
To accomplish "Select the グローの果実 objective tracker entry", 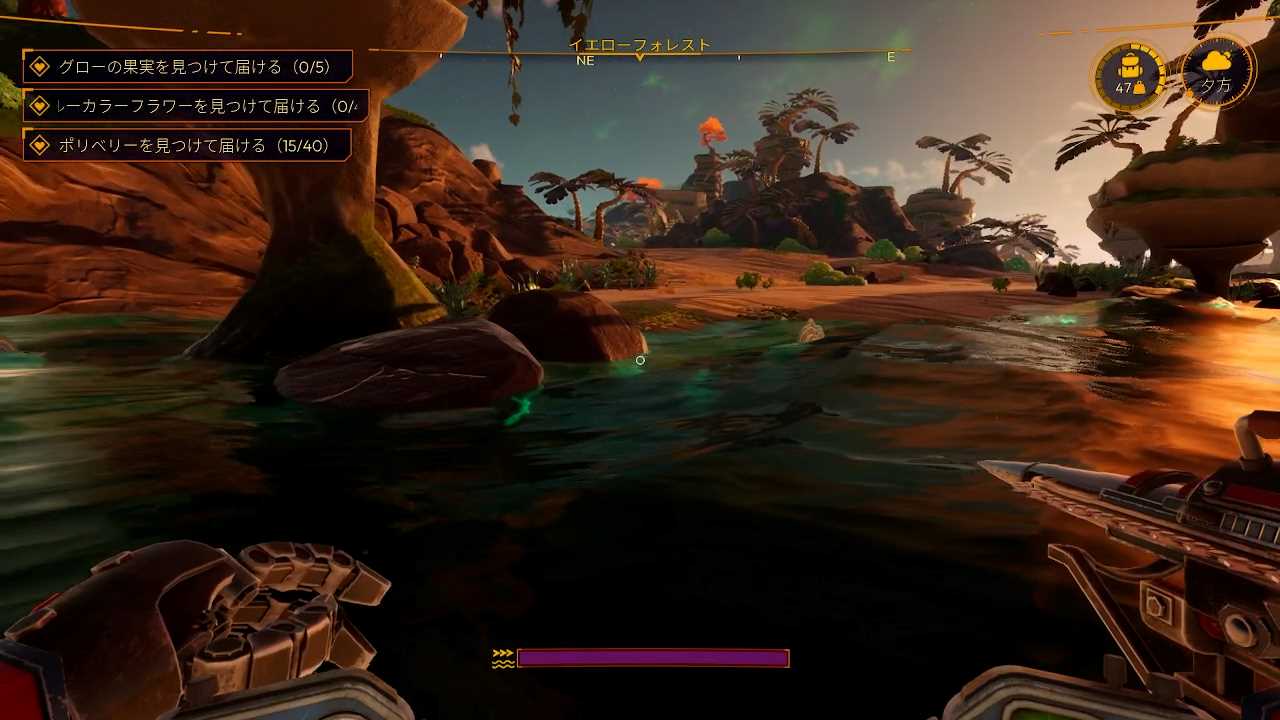I will point(187,67).
